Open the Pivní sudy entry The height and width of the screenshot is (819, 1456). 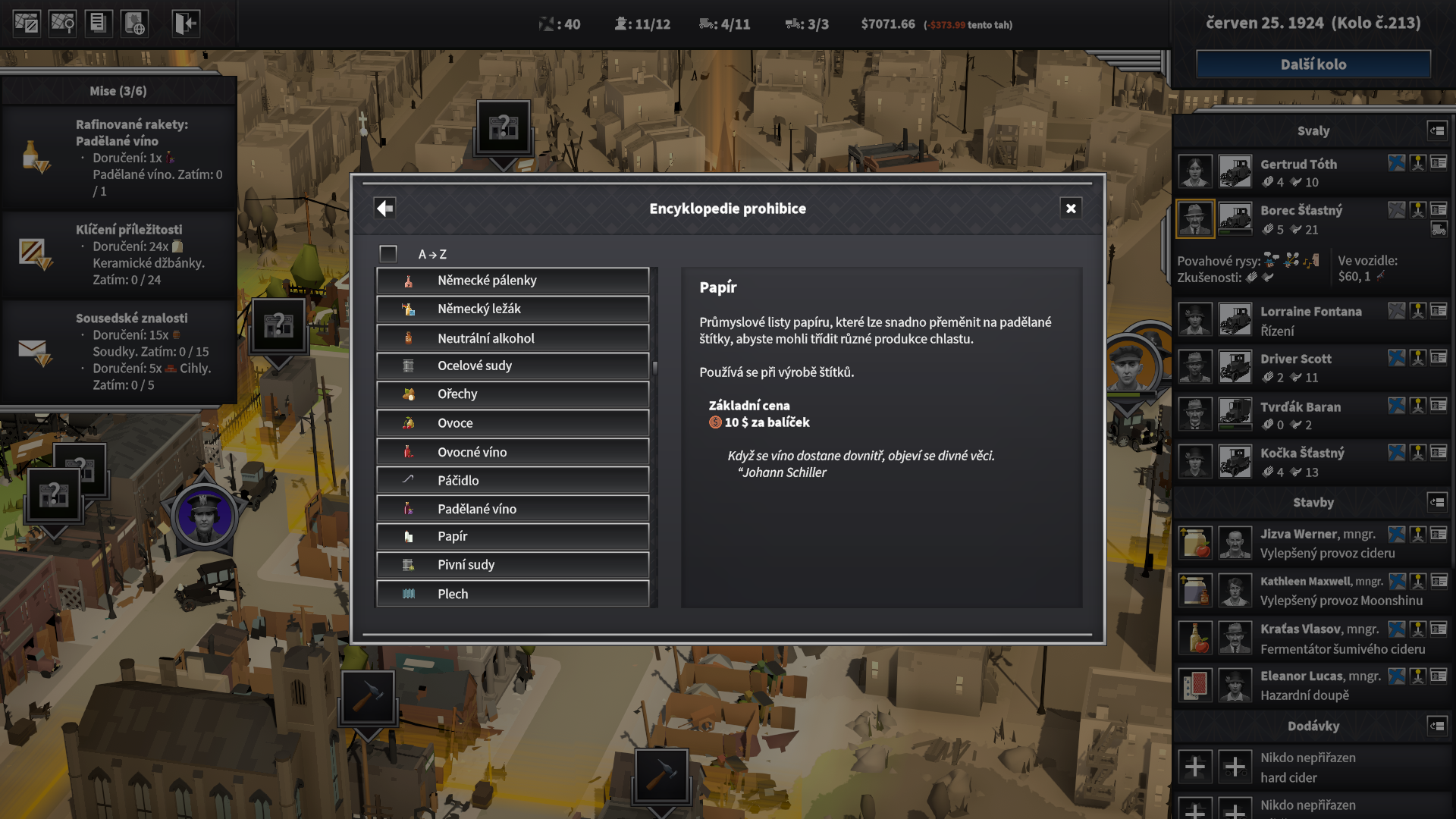(513, 565)
